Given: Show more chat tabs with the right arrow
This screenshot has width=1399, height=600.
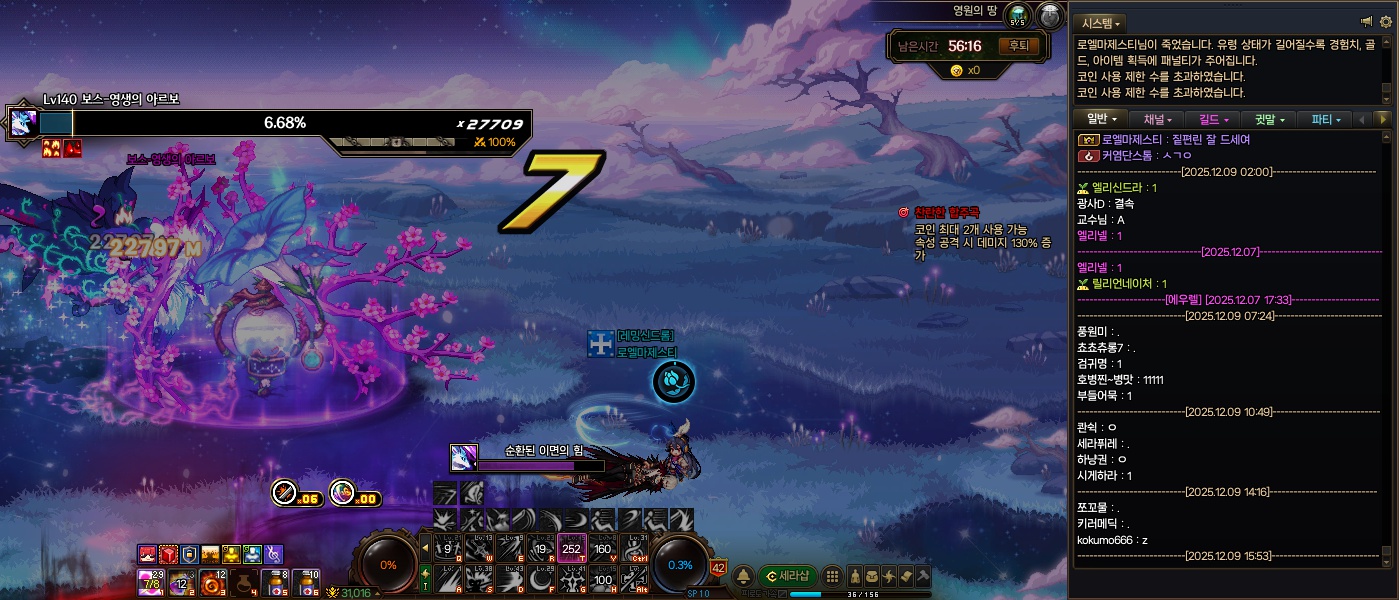Looking at the screenshot, I should pos(1384,119).
